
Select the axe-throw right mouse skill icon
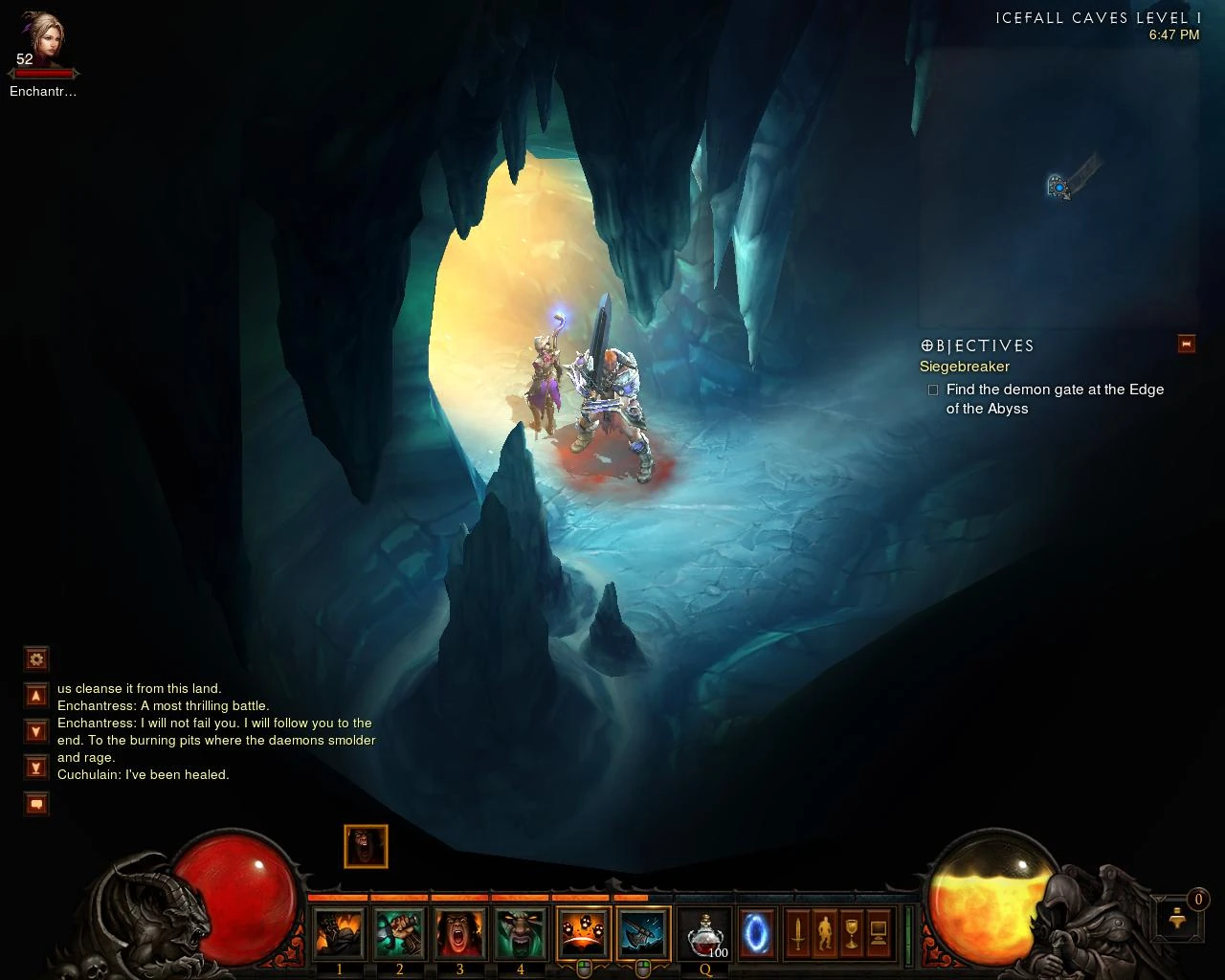643,933
